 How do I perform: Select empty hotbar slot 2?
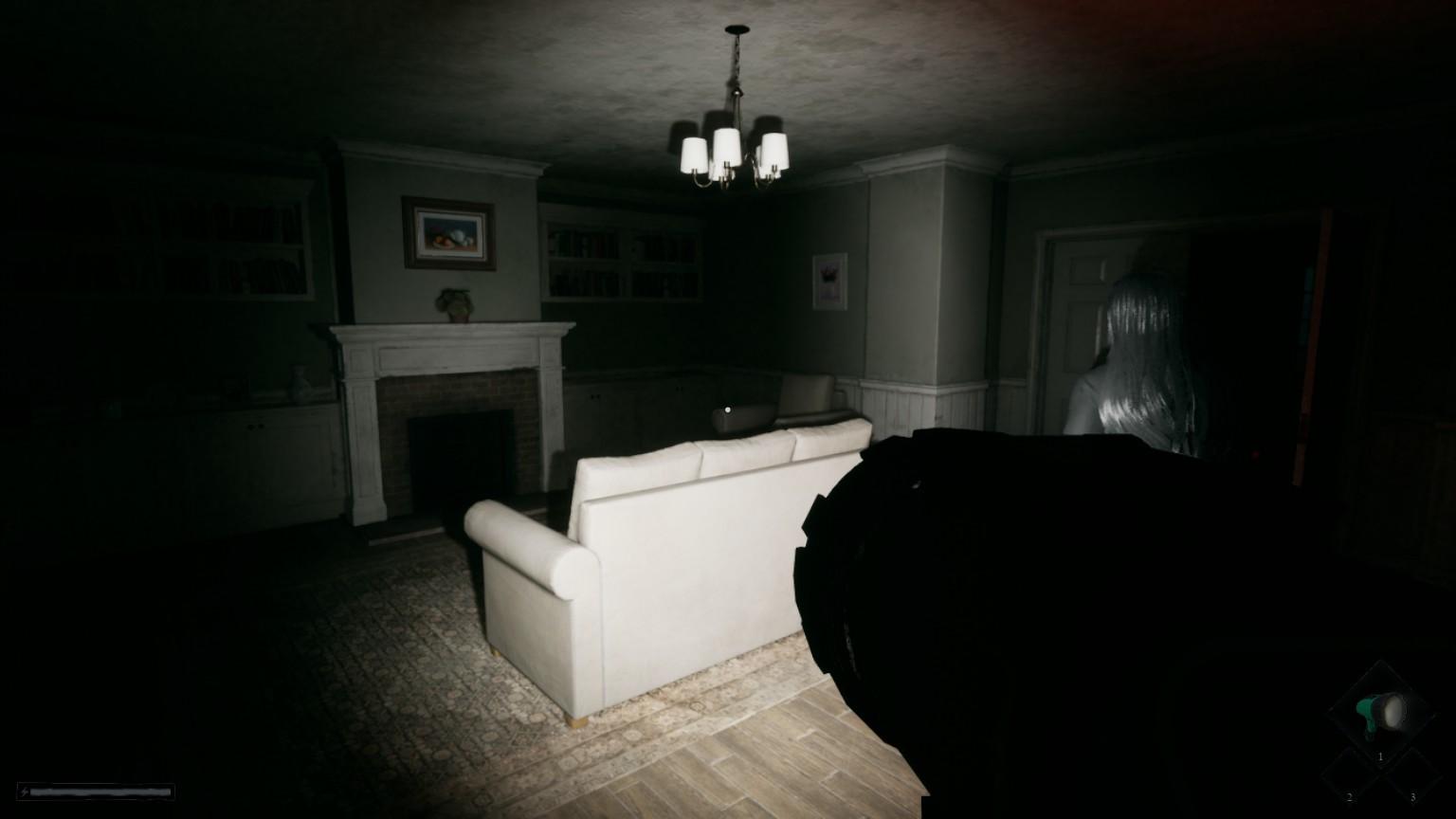tap(1349, 777)
